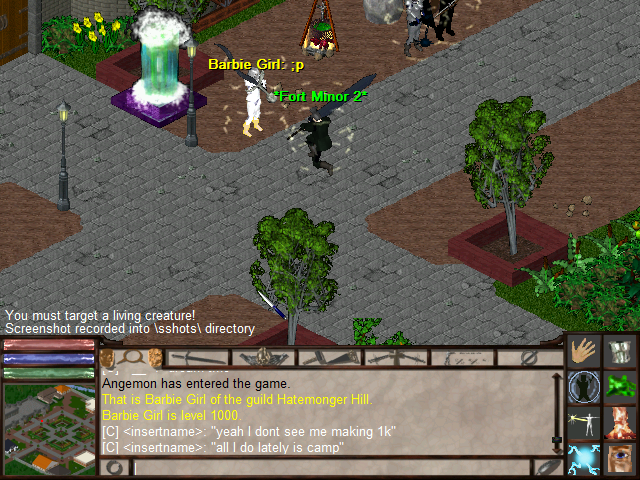Image resolution: width=640 pixels, height=480 pixels.
Task: Click the chat log scrollbar
Action: click(557, 412)
